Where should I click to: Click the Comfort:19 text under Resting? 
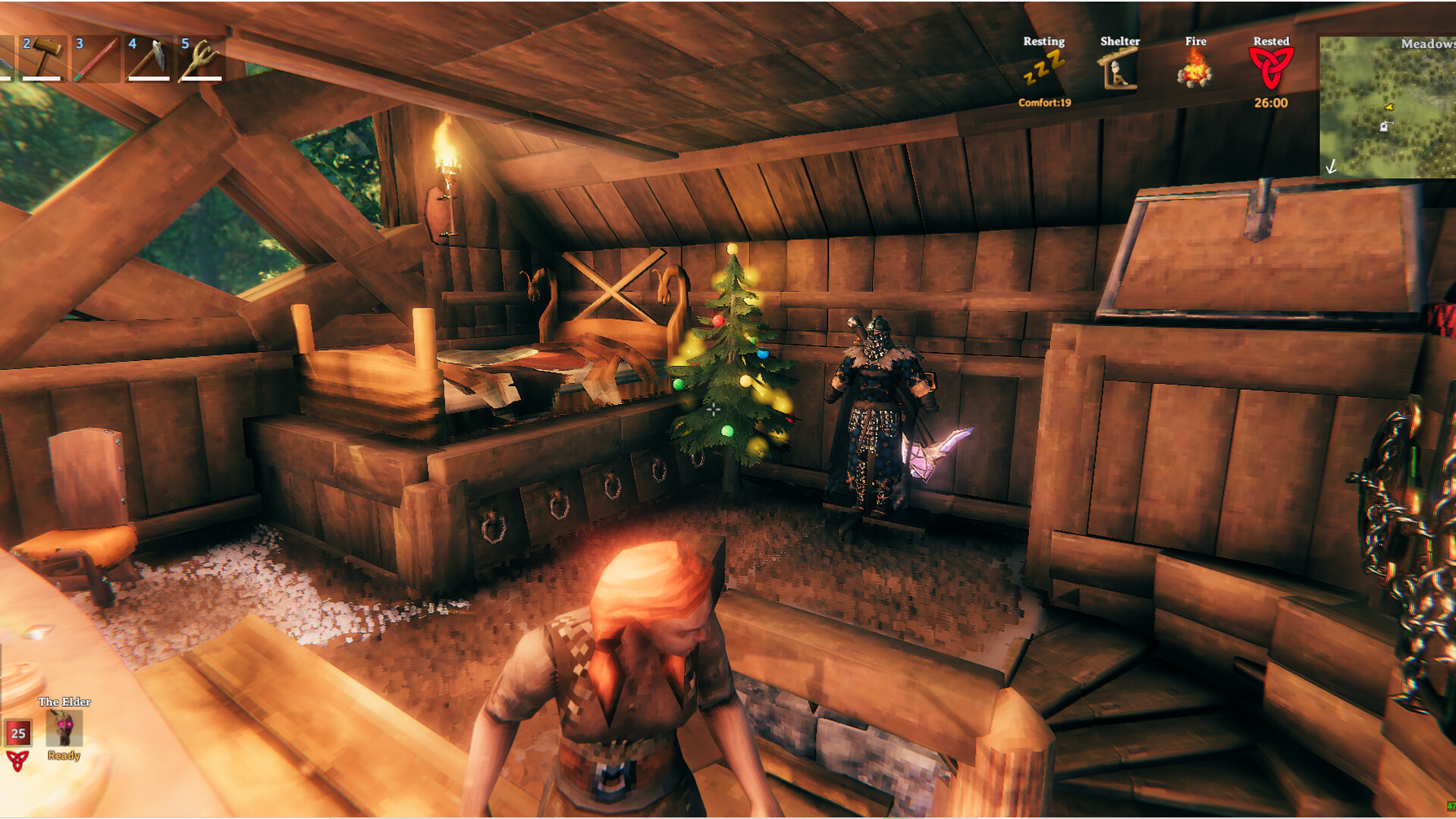[x=1044, y=104]
